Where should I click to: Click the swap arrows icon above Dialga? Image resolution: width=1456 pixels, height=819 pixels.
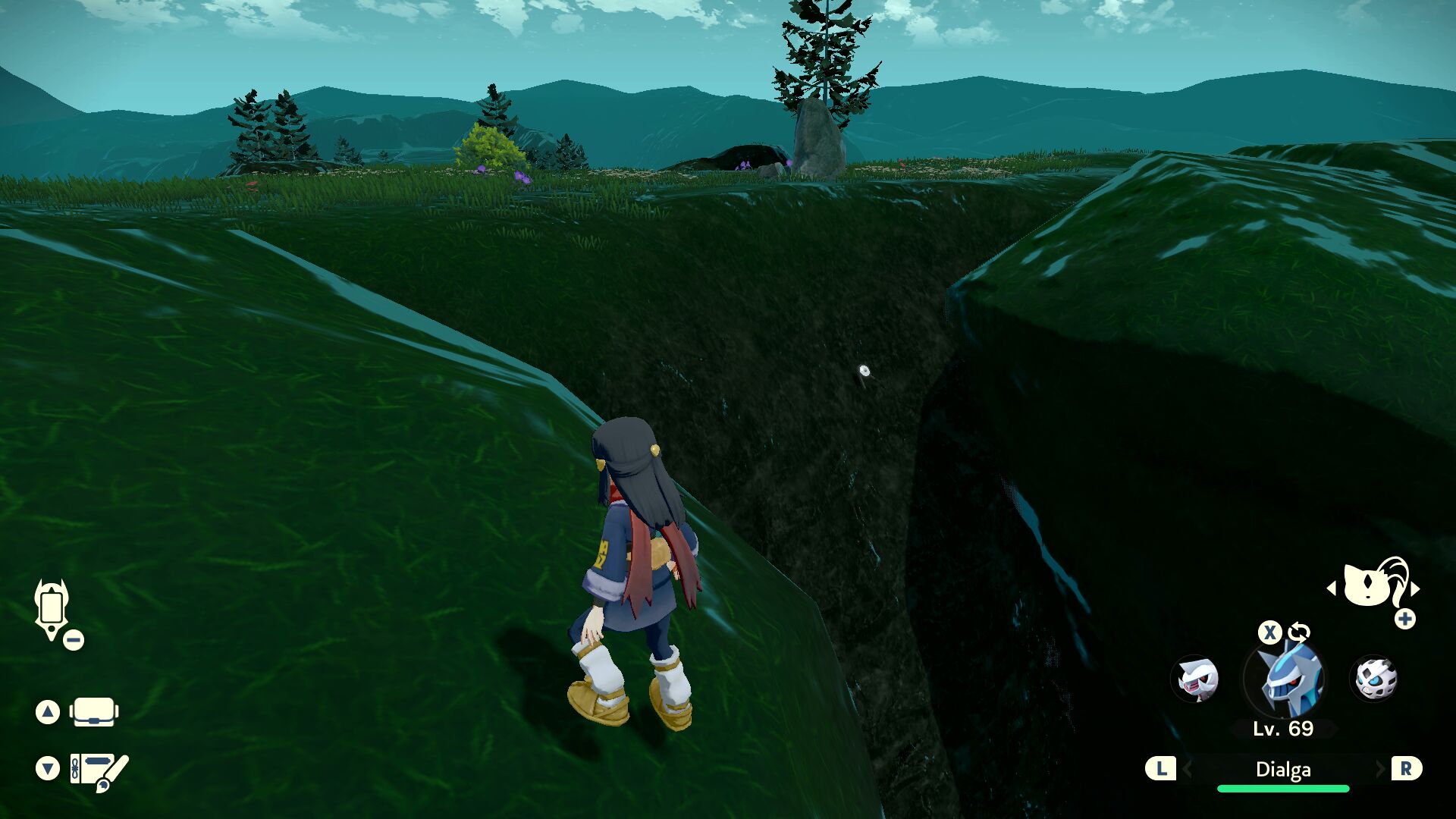tap(1299, 632)
